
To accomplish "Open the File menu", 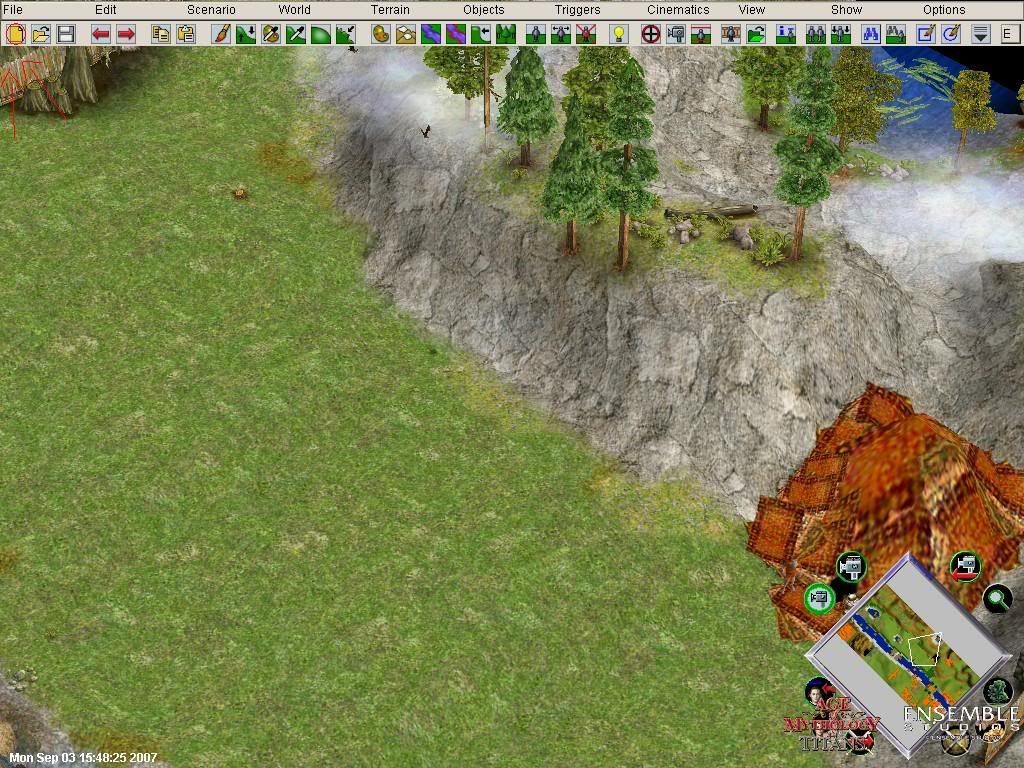I will click(x=12, y=10).
